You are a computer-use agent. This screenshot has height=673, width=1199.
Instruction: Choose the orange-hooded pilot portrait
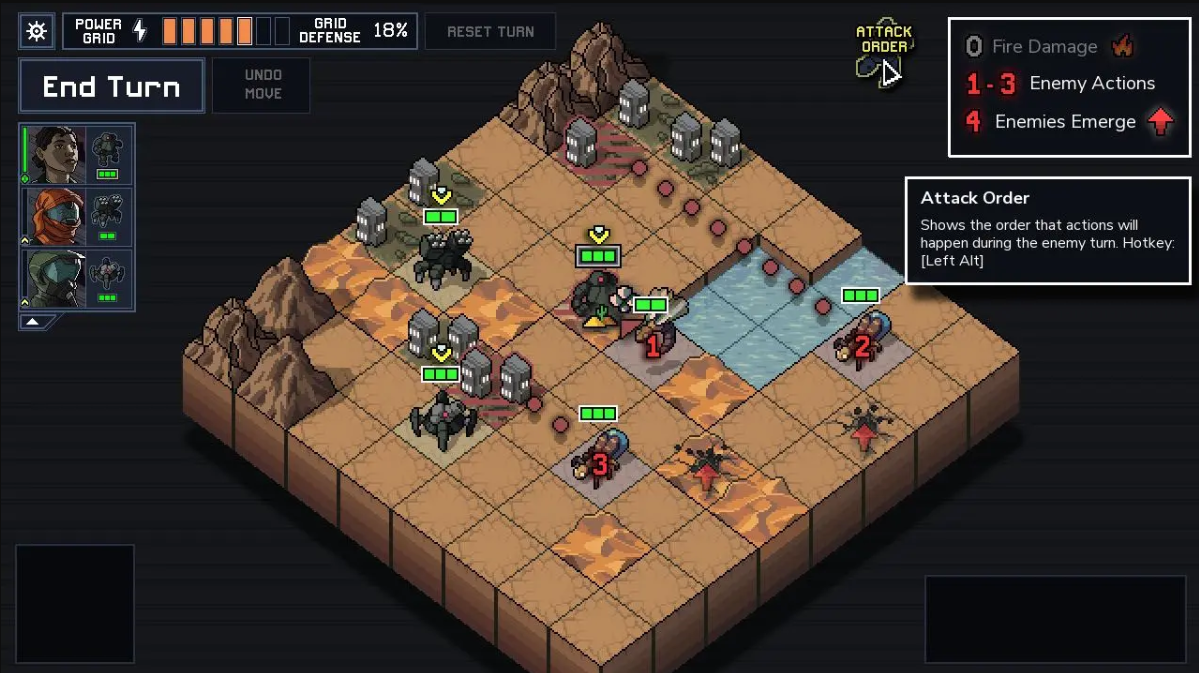coord(56,216)
